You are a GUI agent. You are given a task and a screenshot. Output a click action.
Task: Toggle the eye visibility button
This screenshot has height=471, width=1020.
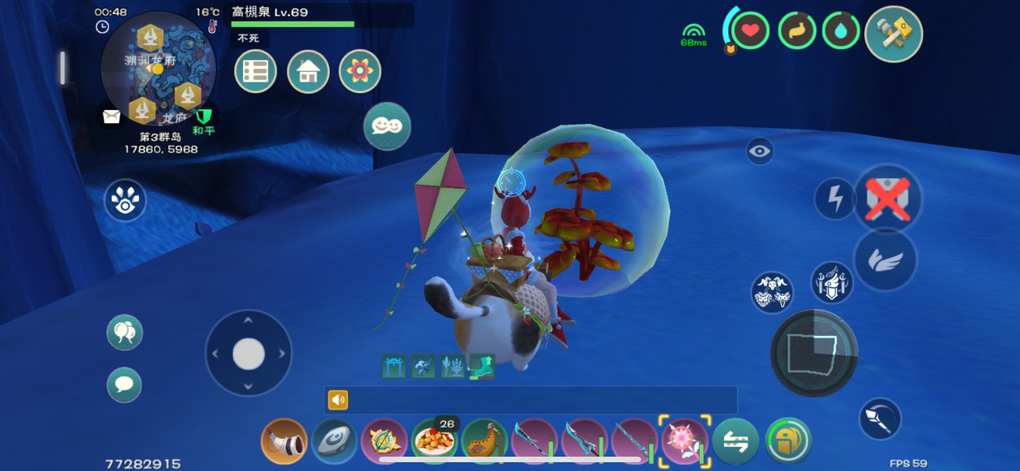pos(760,151)
